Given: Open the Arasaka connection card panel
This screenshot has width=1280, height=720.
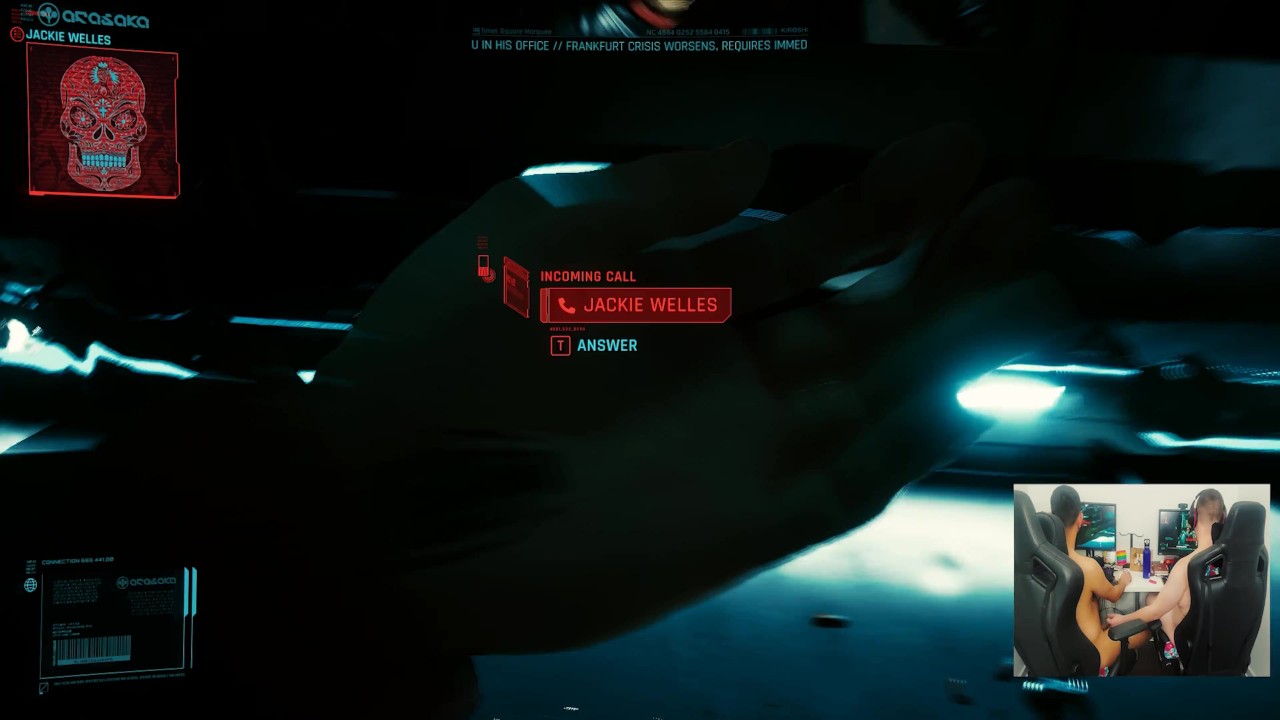Looking at the screenshot, I should coord(116,622).
